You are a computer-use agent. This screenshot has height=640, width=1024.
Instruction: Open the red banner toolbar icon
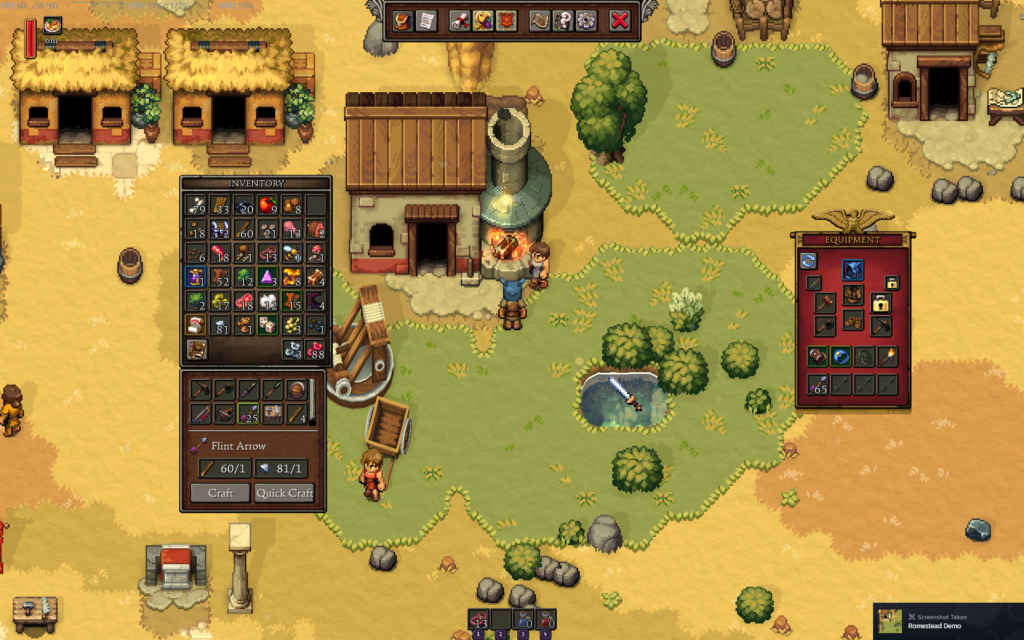coord(506,20)
